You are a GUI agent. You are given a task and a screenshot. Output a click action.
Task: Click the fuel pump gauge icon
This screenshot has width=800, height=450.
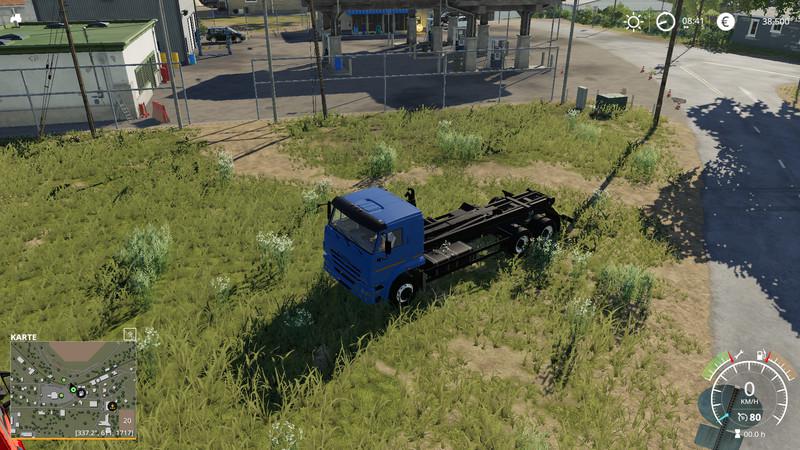point(762,354)
